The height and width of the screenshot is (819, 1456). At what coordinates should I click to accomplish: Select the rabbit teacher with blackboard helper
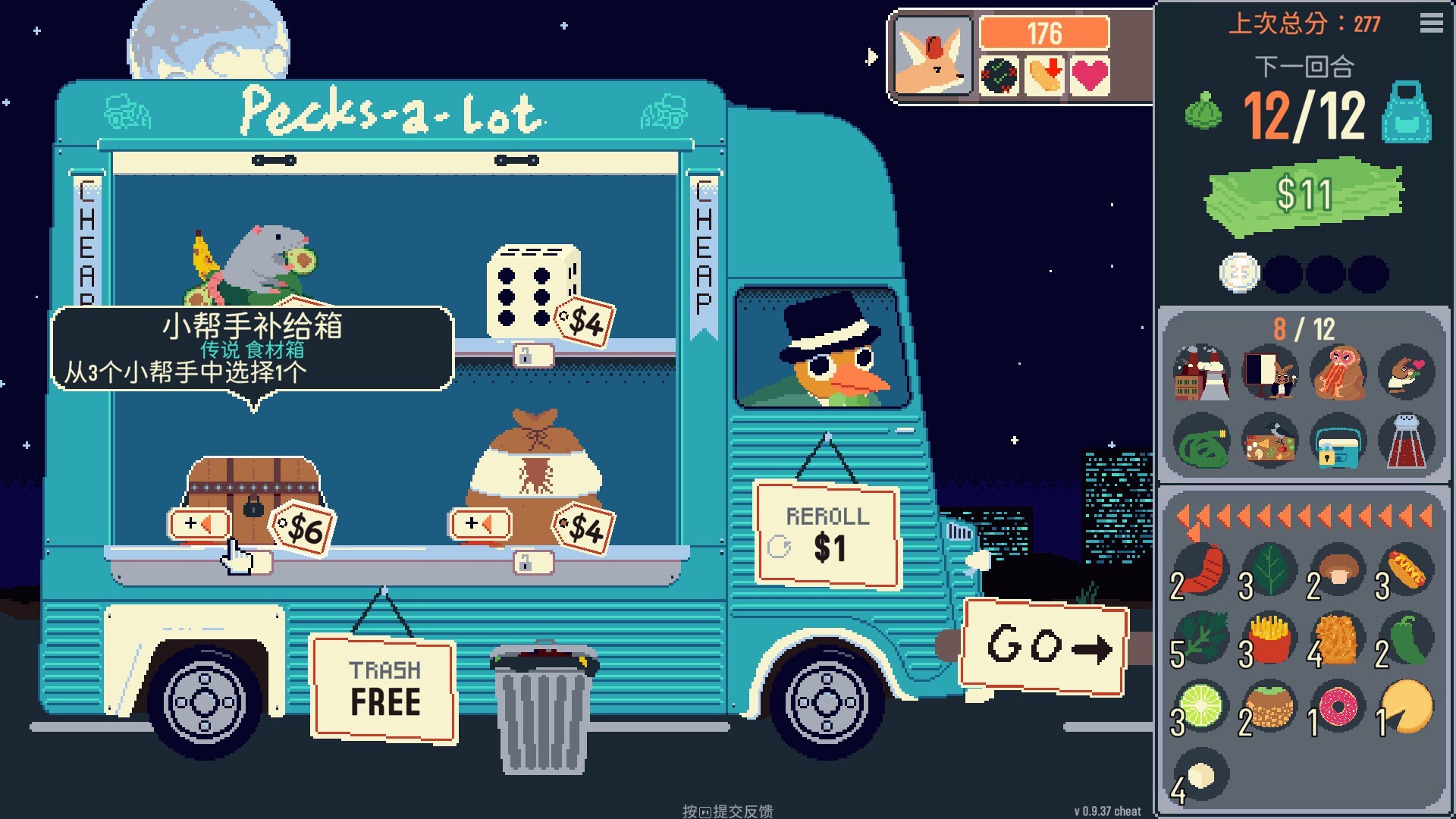(x=1270, y=372)
